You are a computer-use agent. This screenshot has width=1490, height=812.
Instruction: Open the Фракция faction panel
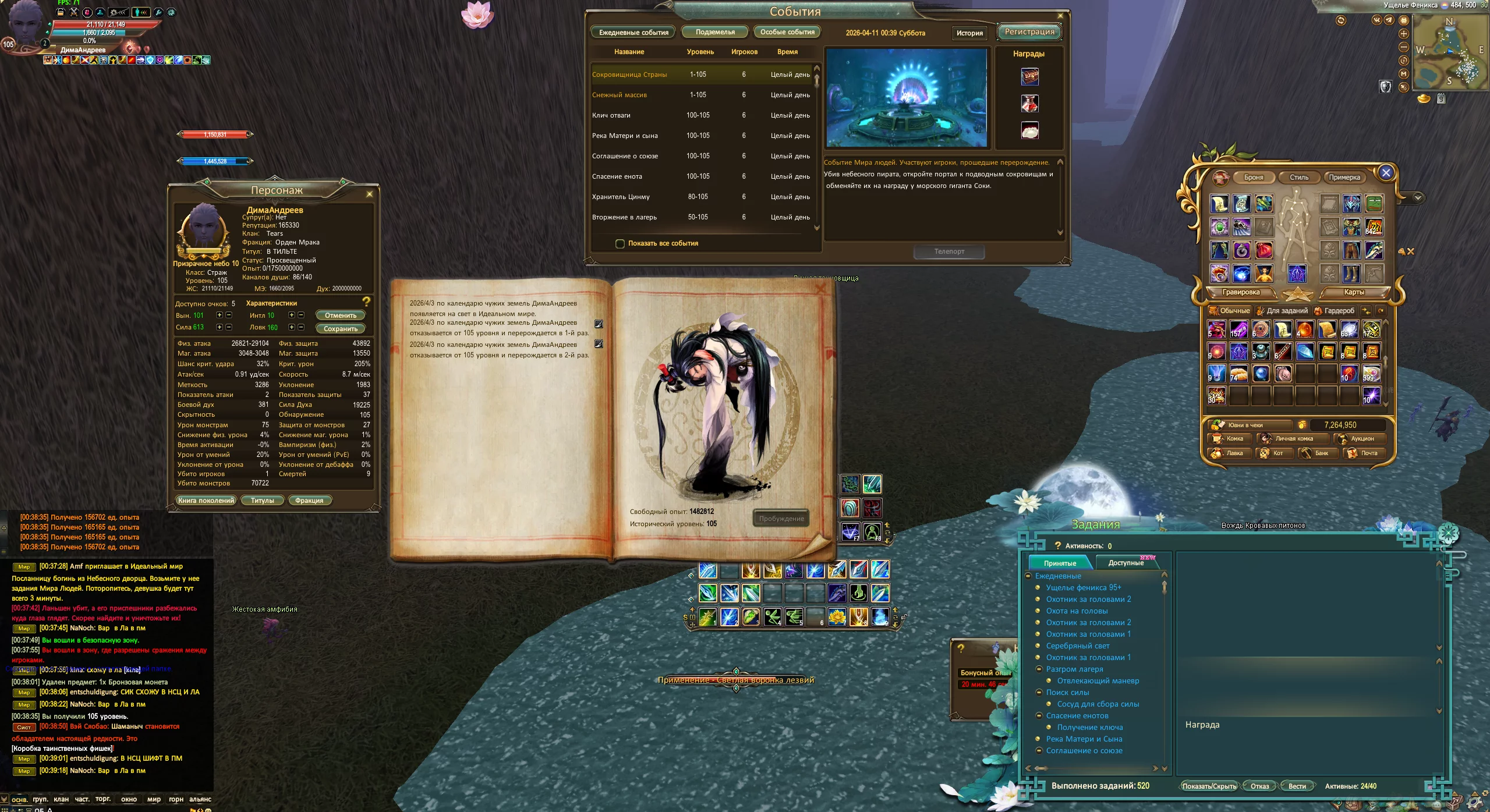309,501
